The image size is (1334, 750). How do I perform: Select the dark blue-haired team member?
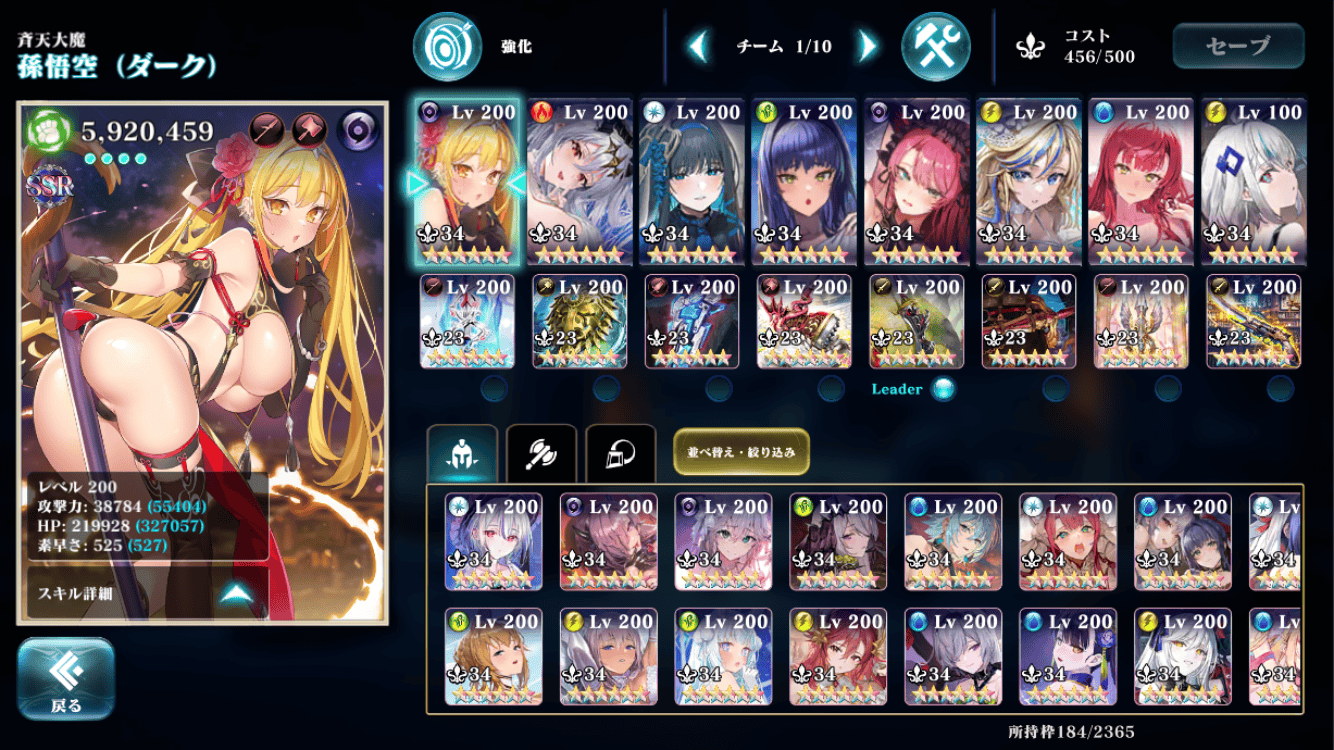(804, 182)
